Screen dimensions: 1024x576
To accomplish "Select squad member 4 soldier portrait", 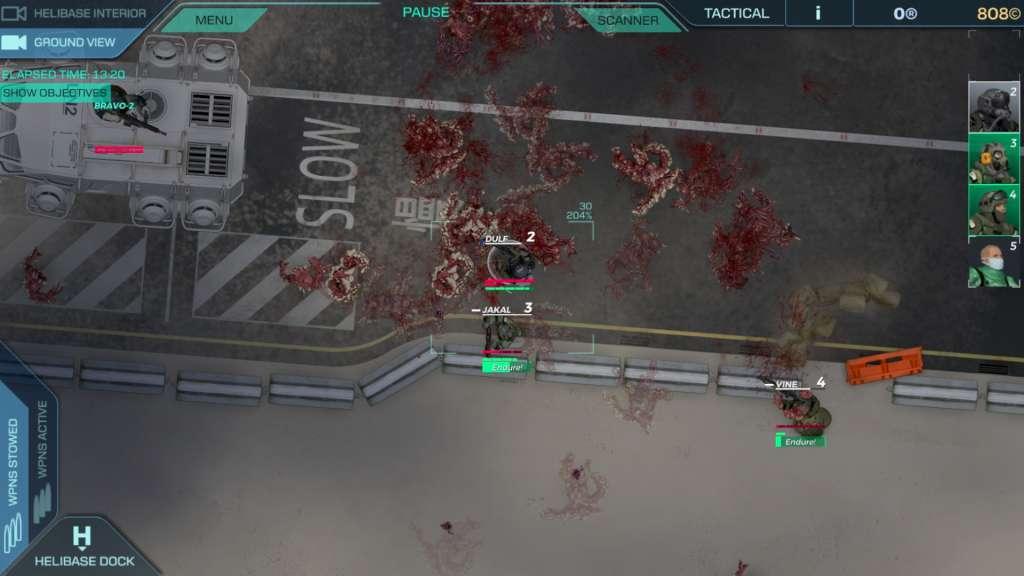I will point(993,211).
